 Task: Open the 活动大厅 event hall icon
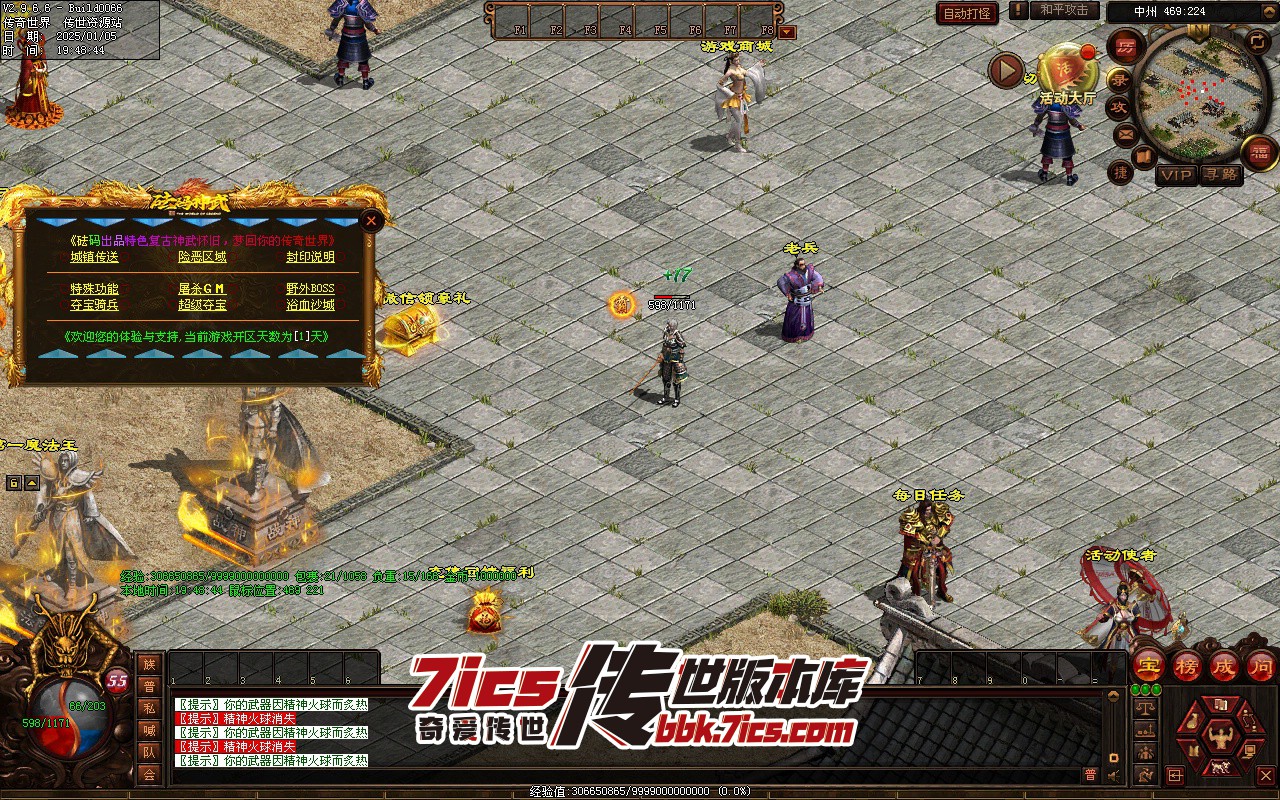(x=1068, y=72)
